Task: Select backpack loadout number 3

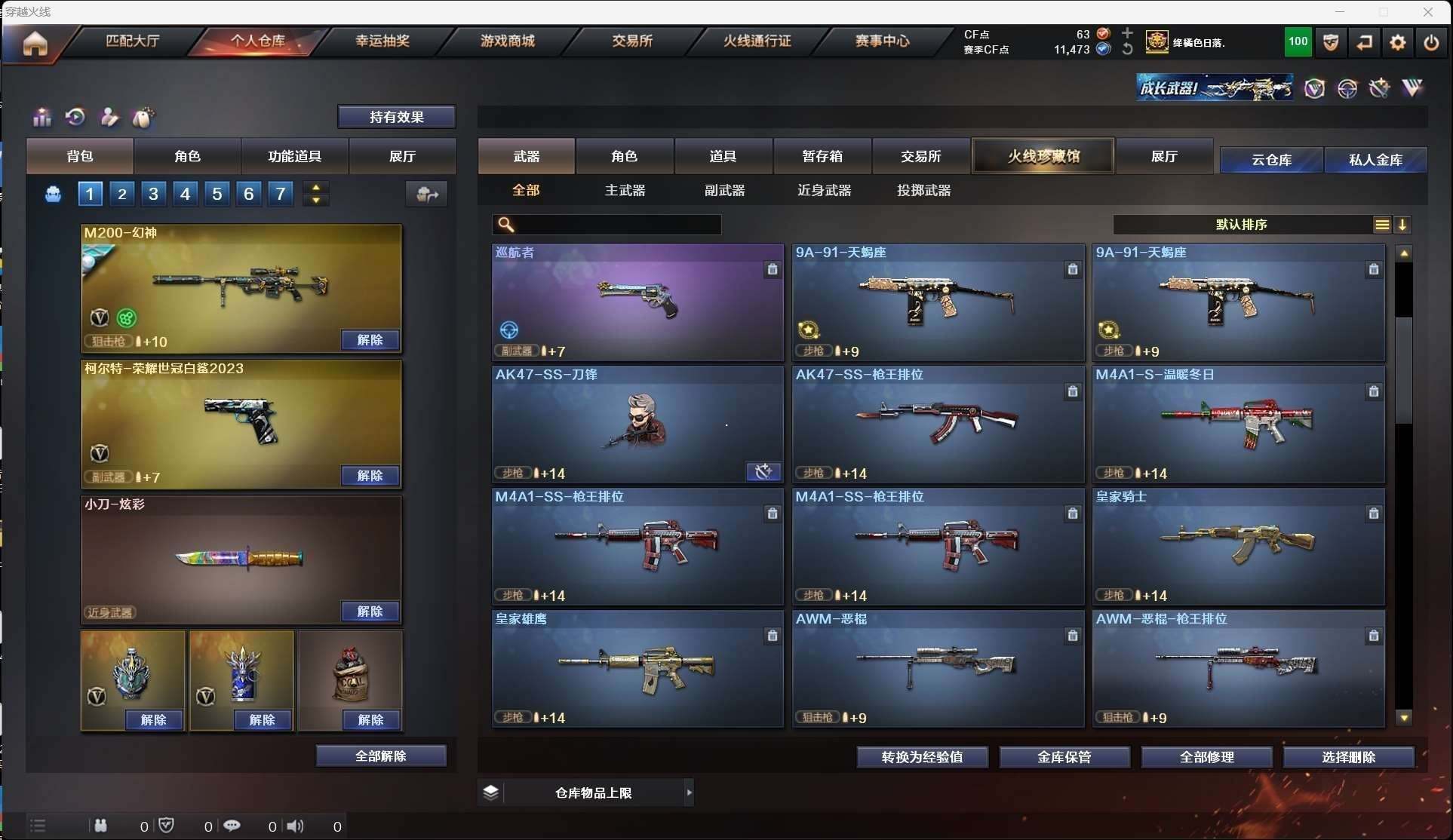Action: tap(153, 194)
